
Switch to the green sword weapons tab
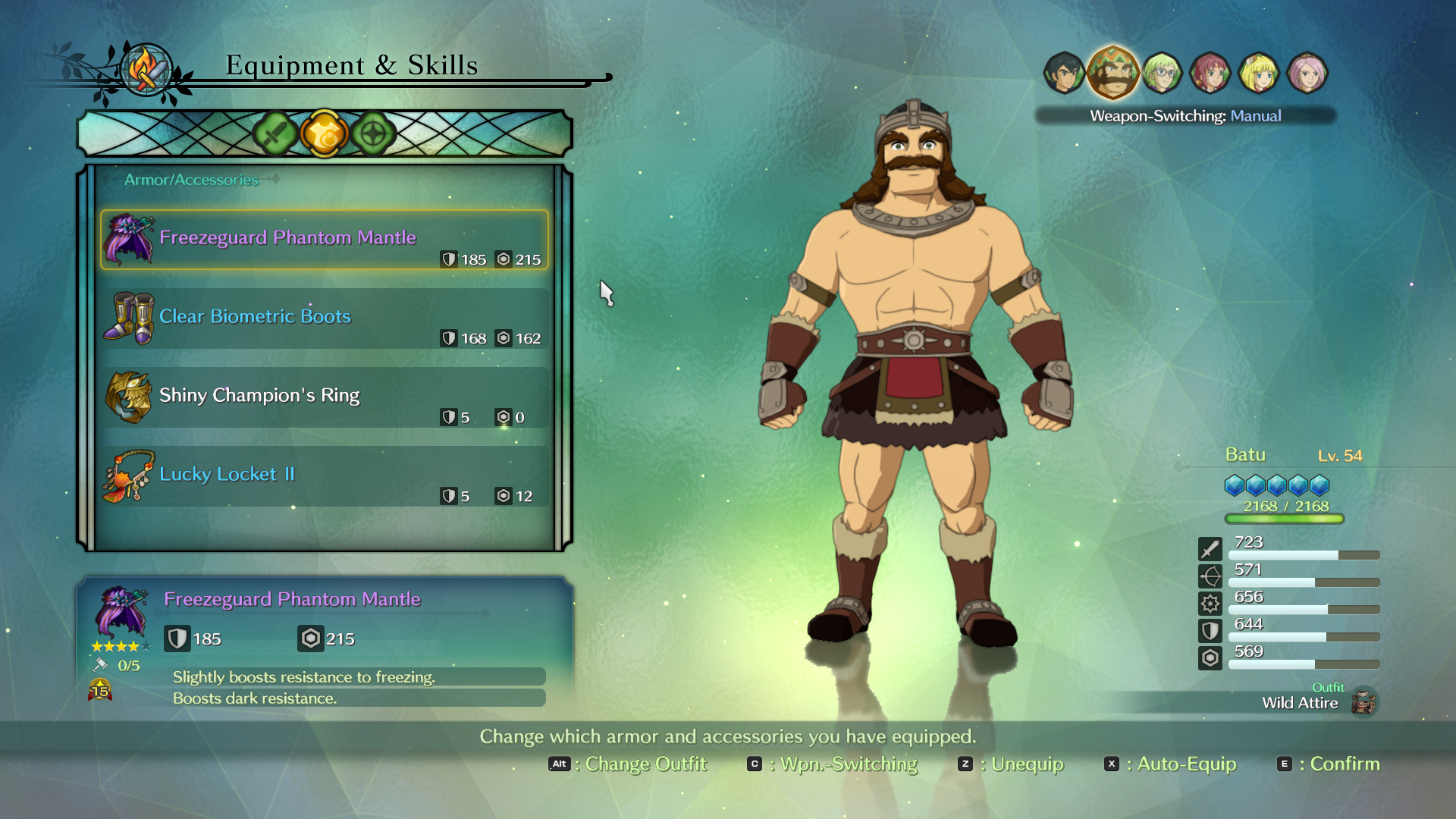point(275,134)
